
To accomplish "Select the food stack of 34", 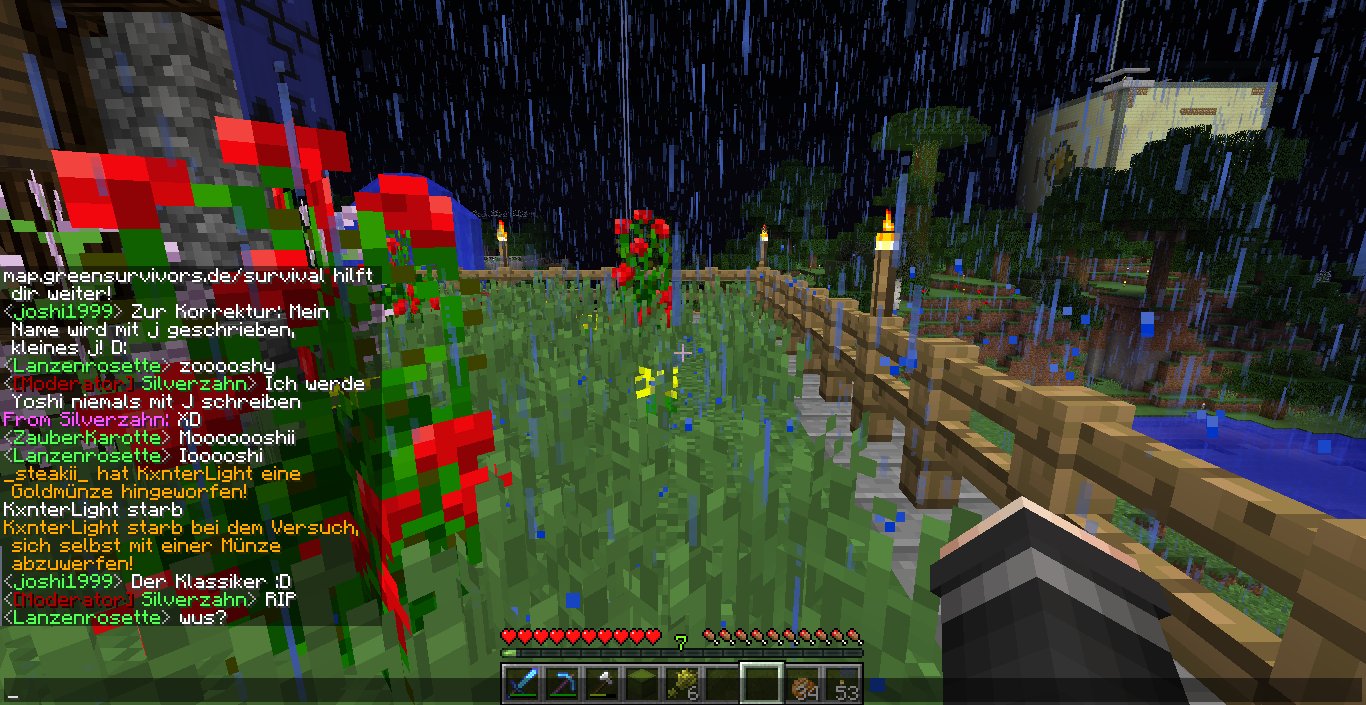I will coord(802,684).
